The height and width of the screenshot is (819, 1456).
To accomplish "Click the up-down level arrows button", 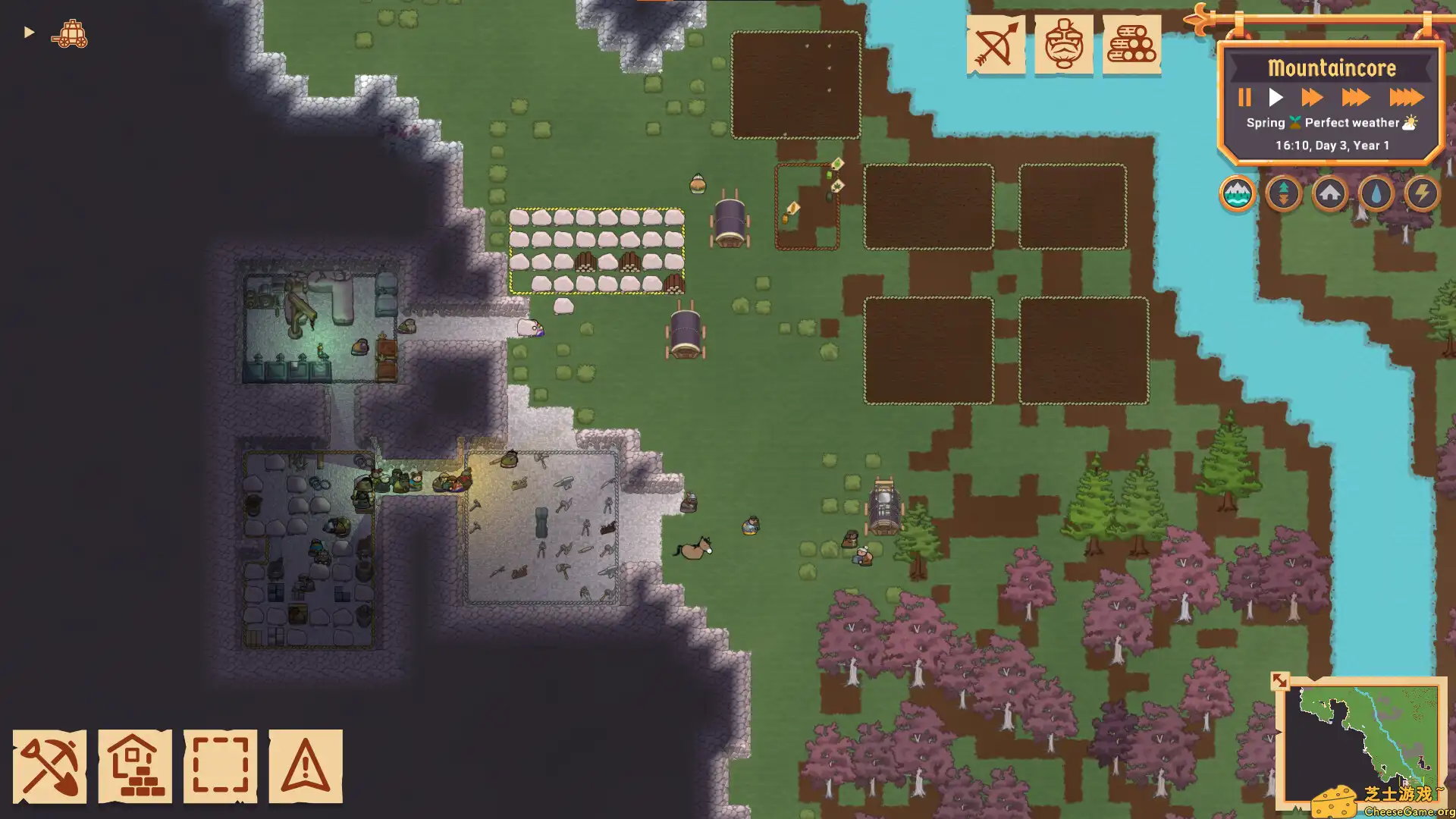I will pos(1284,194).
